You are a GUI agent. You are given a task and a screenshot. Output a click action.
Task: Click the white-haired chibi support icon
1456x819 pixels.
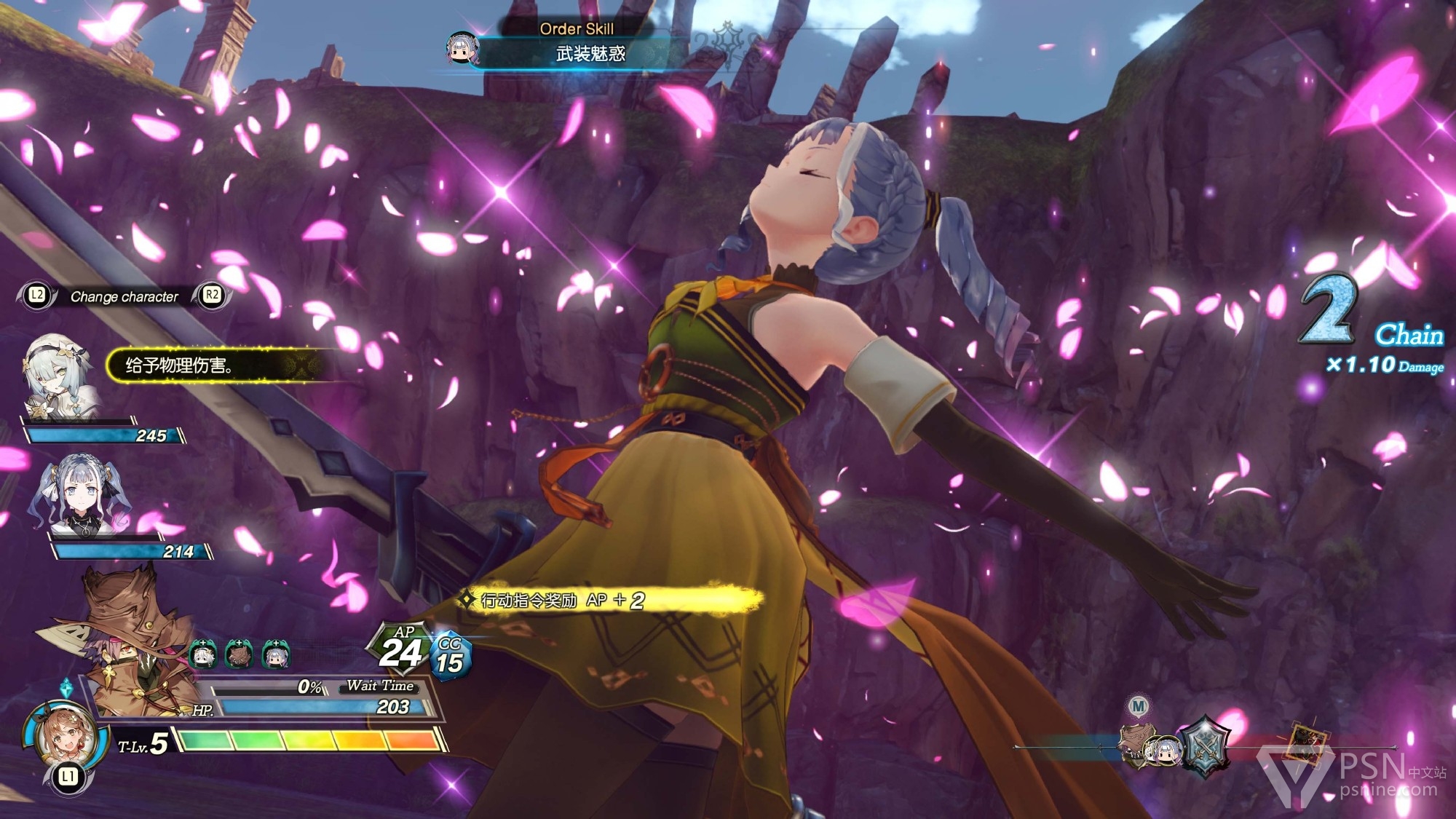[x=203, y=654]
